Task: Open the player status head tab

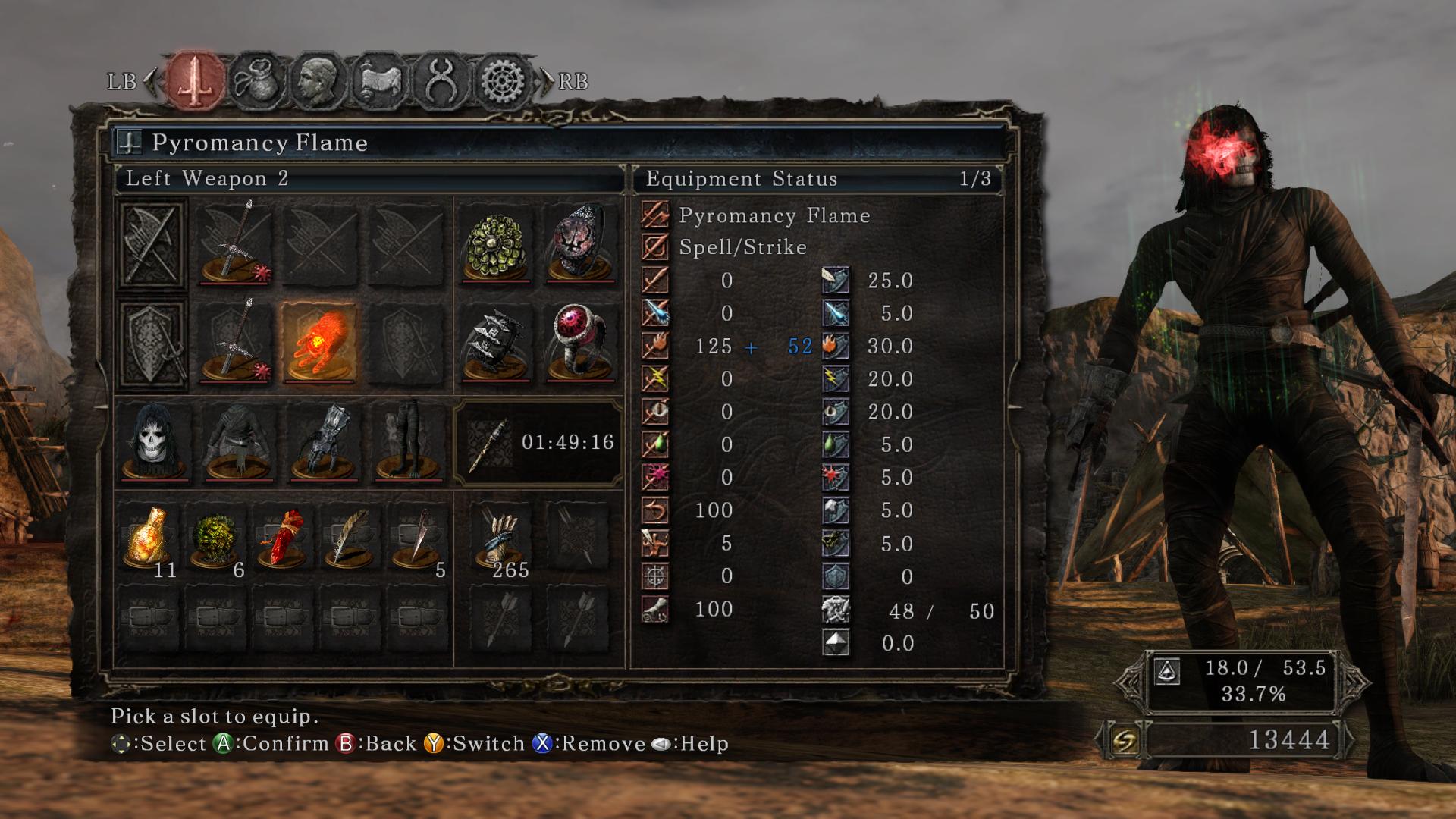Action: (x=318, y=80)
